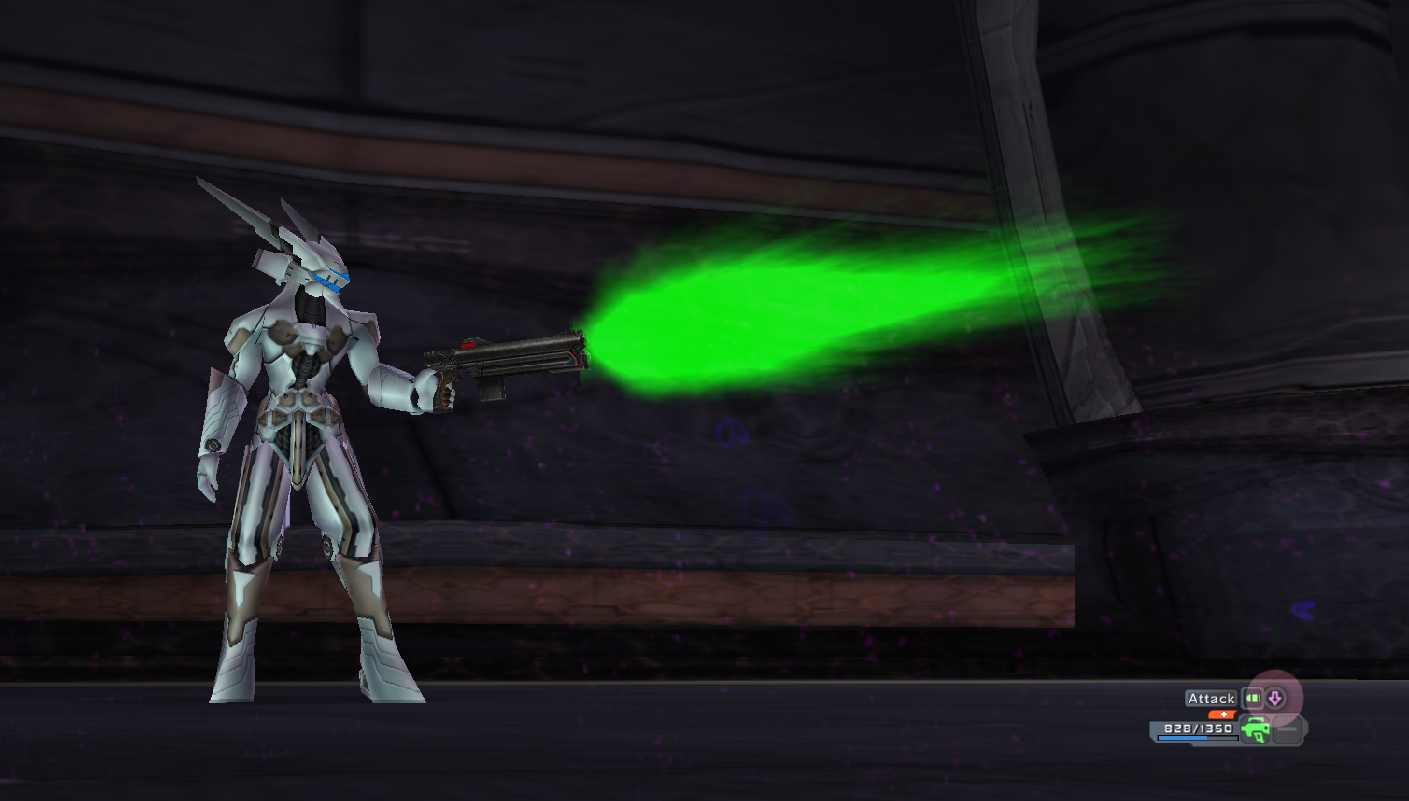Select the green bullet icon
The image size is (1409, 801).
(x=1252, y=698)
